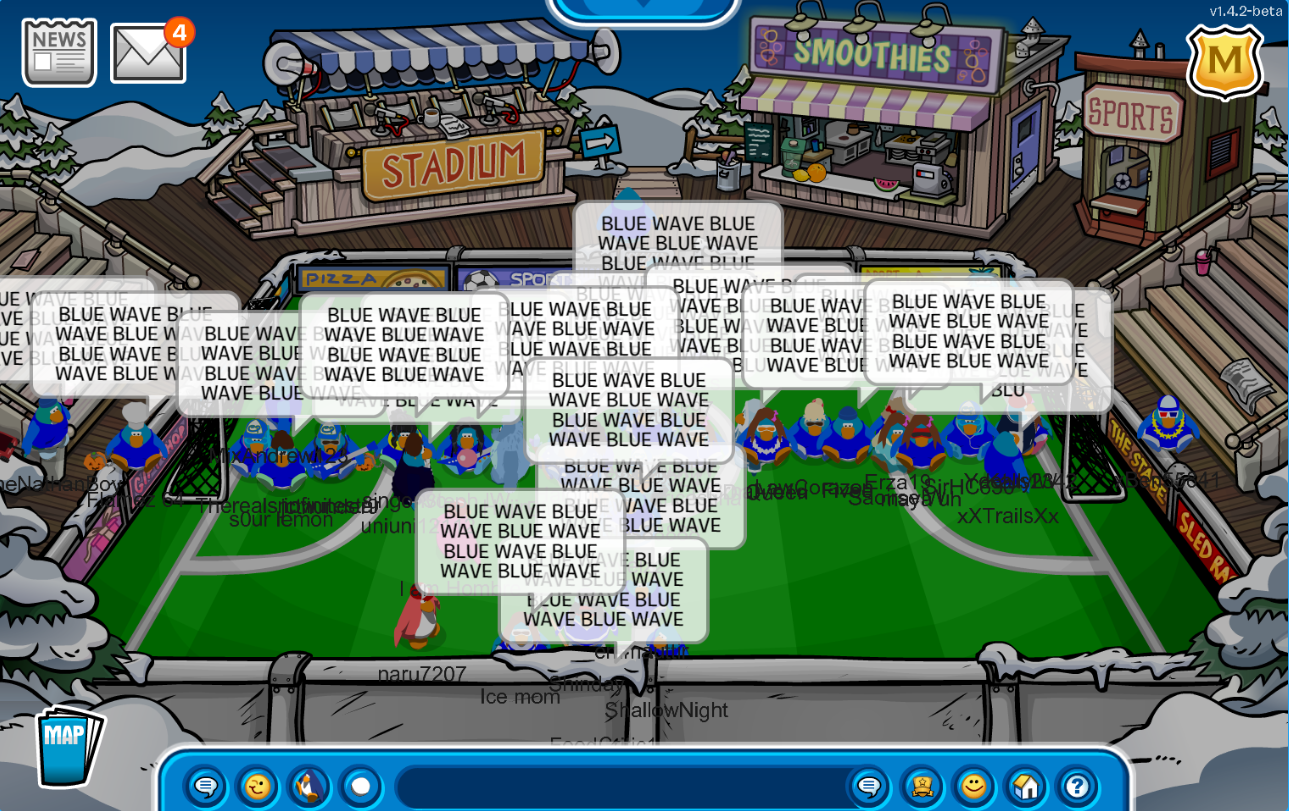Focus the chat message input bar

(x=620, y=787)
